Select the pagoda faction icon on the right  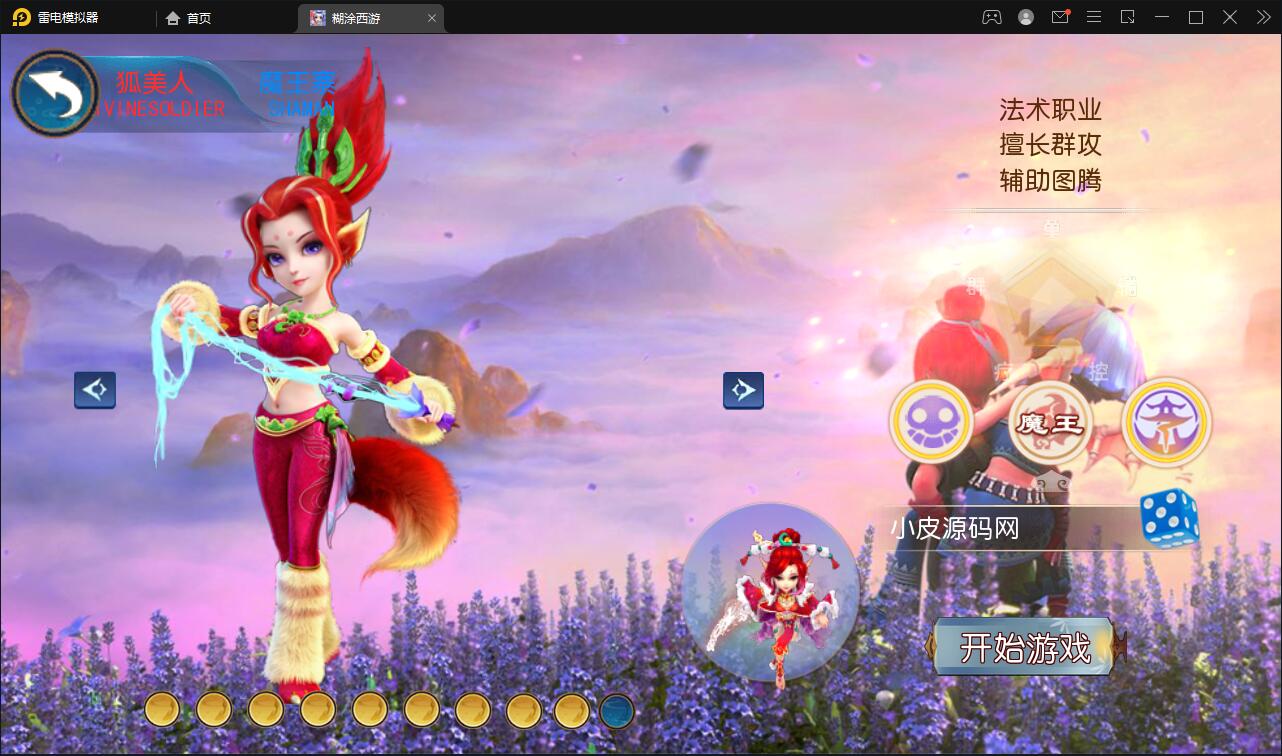coord(1166,422)
